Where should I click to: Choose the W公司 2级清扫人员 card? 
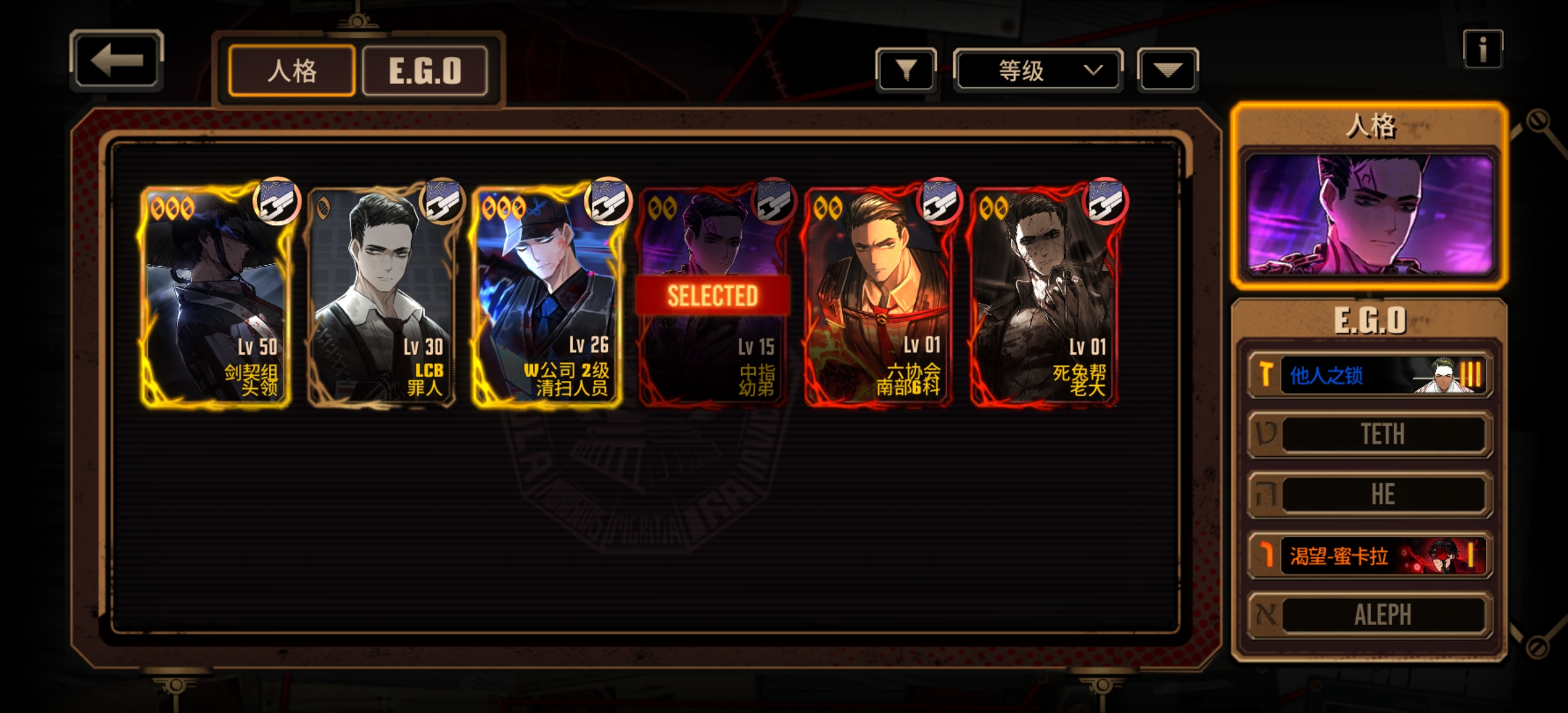coord(547,295)
